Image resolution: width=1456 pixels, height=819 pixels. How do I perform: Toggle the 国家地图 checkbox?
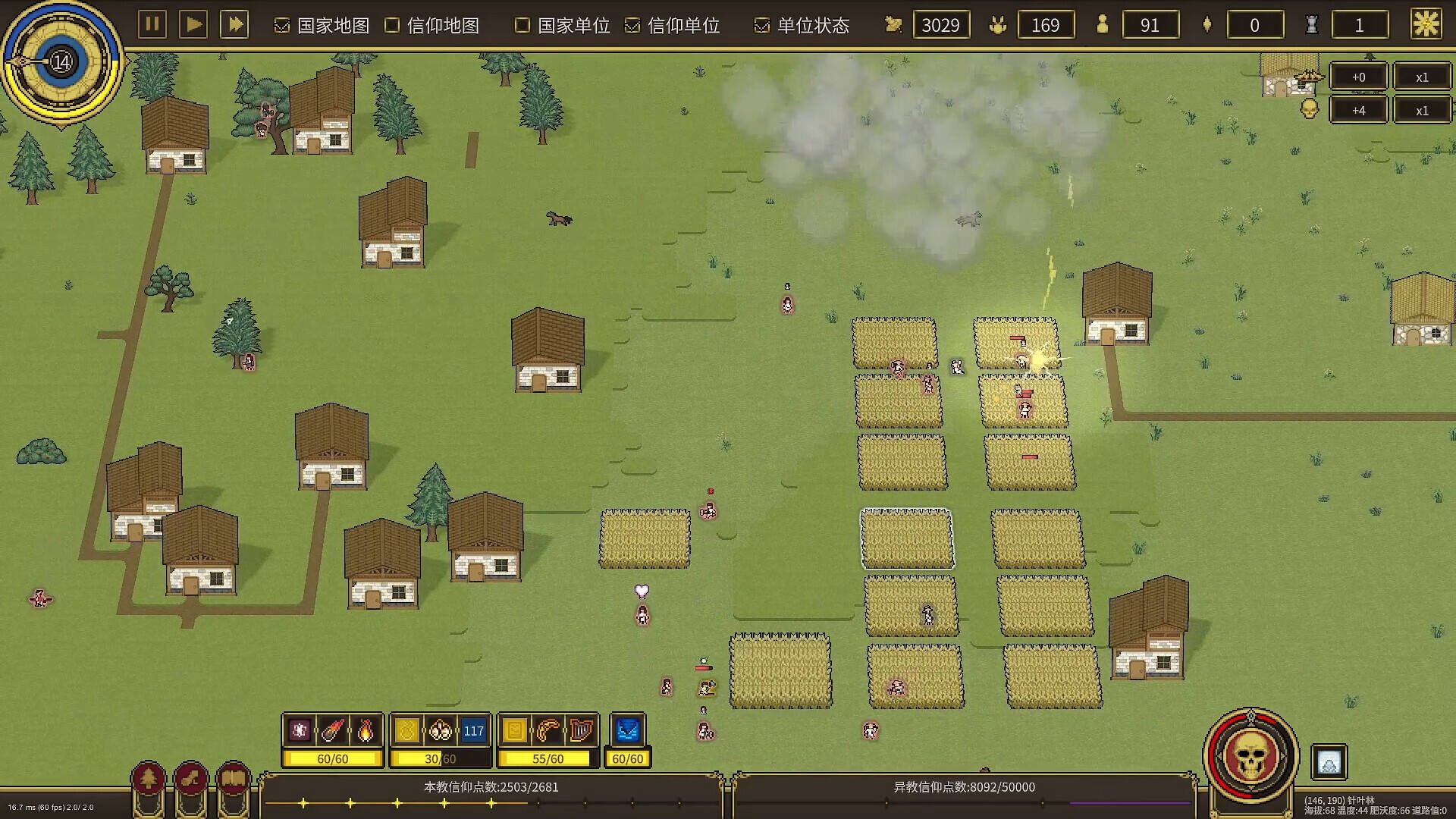pos(282,26)
